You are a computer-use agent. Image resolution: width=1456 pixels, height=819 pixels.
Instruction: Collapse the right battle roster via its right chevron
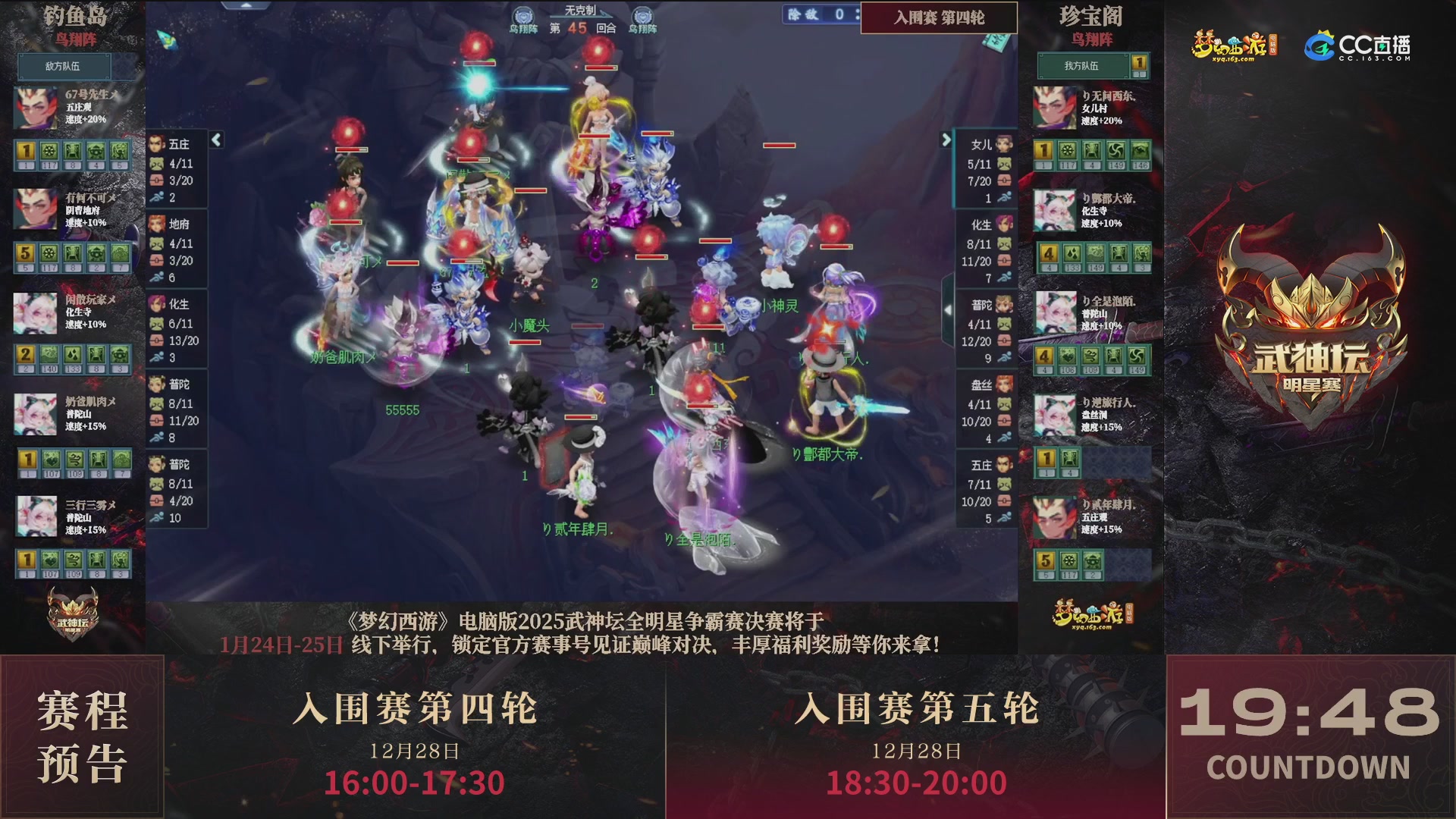946,140
